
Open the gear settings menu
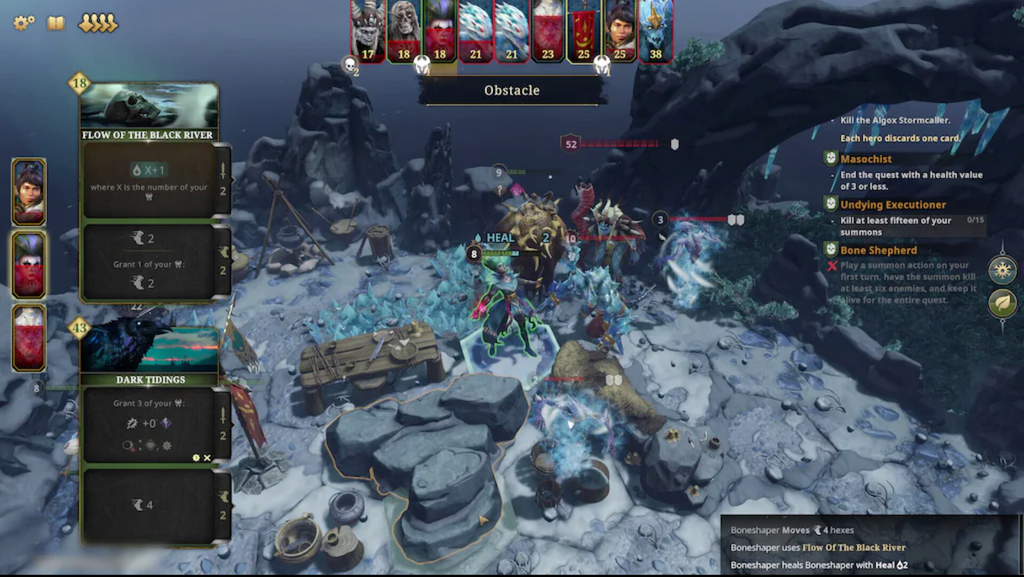point(23,22)
